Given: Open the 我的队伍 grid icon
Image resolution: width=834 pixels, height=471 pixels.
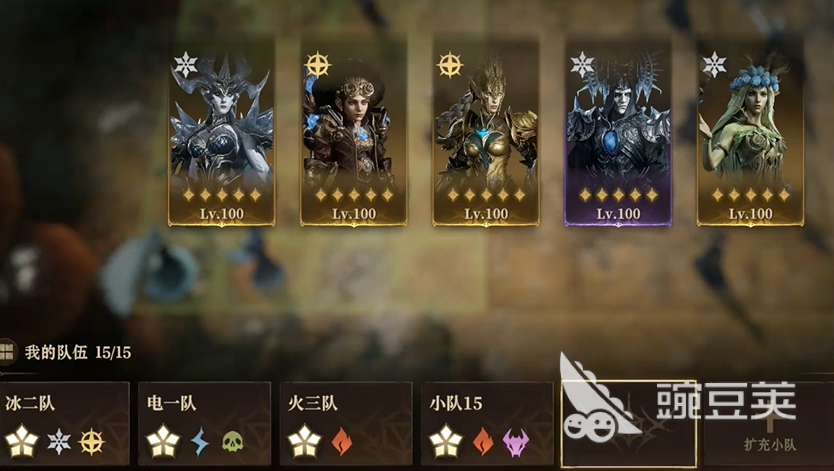Looking at the screenshot, I should pyautogui.click(x=8, y=352).
